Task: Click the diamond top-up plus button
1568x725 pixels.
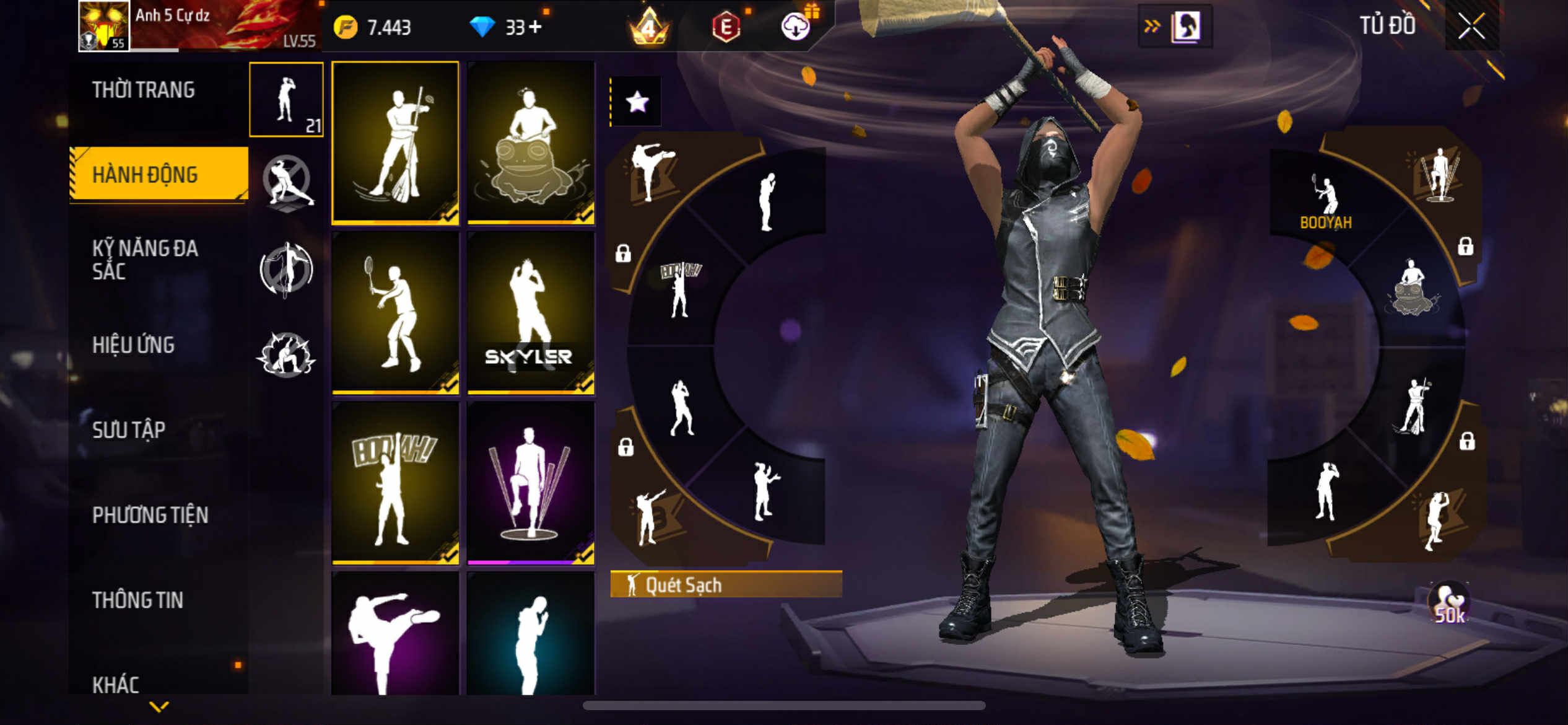Action: (x=535, y=27)
